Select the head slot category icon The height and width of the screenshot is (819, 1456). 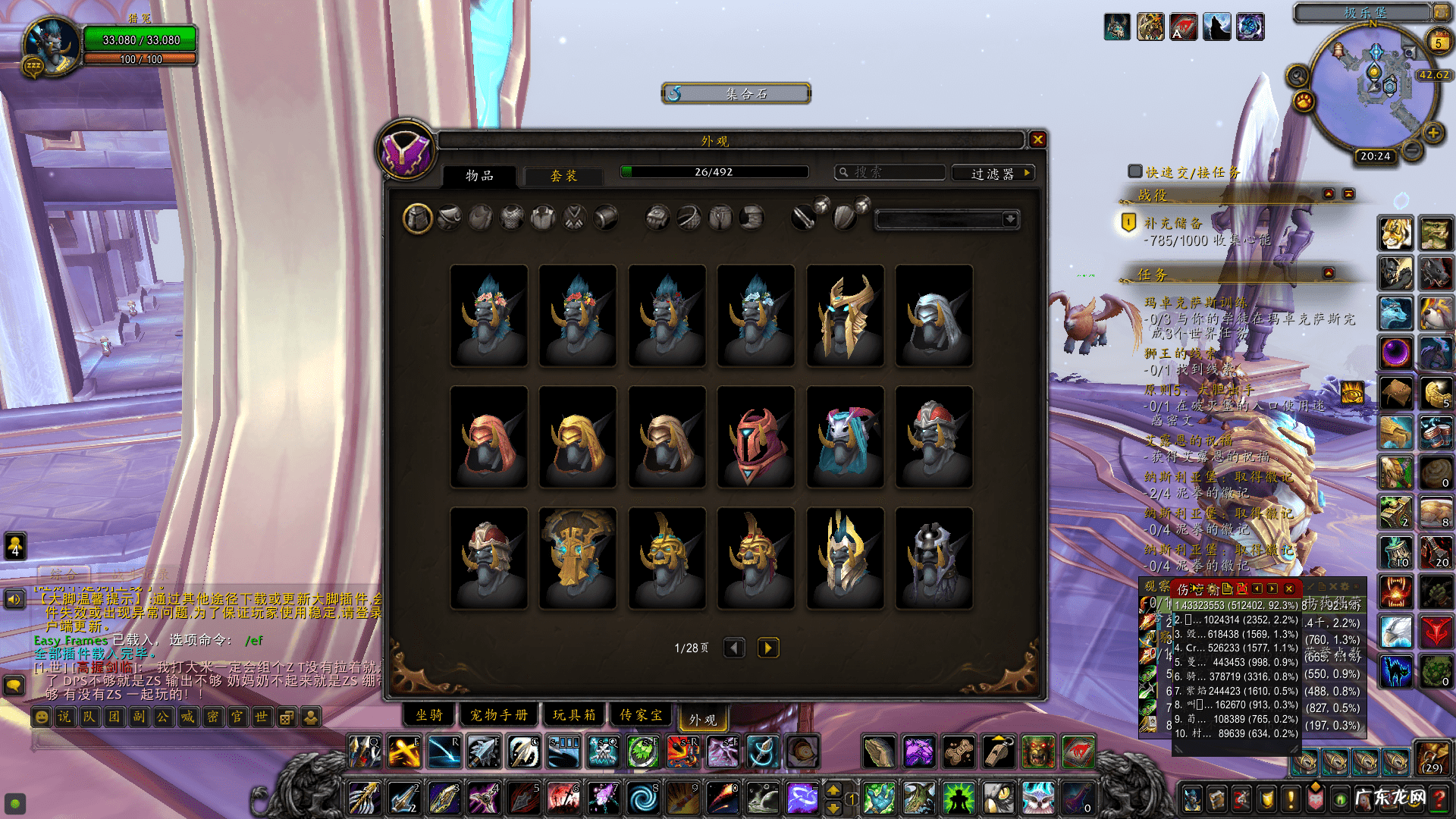click(417, 219)
